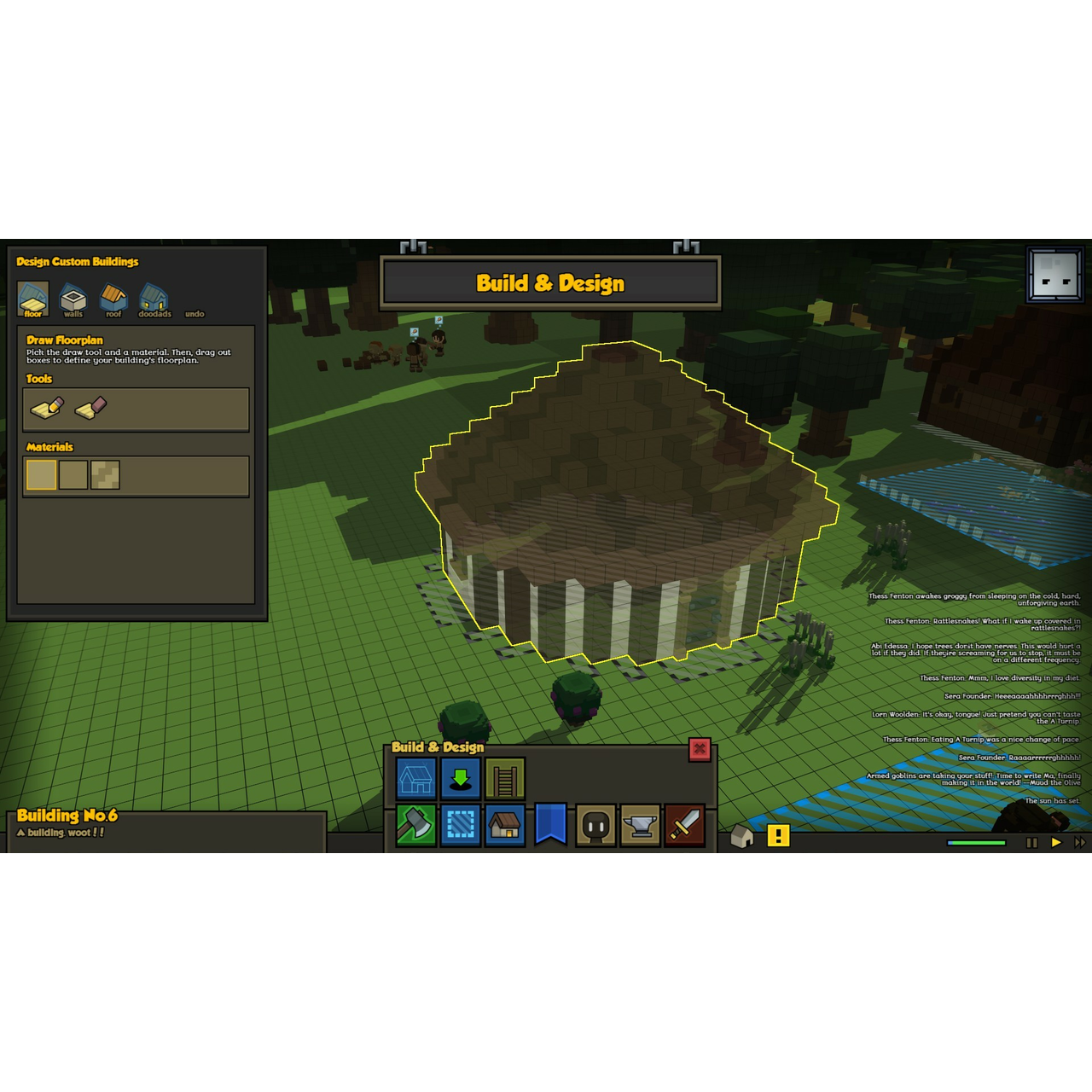This screenshot has width=1092, height=1092.
Task: Set game speed to fast forward
Action: (1080, 843)
